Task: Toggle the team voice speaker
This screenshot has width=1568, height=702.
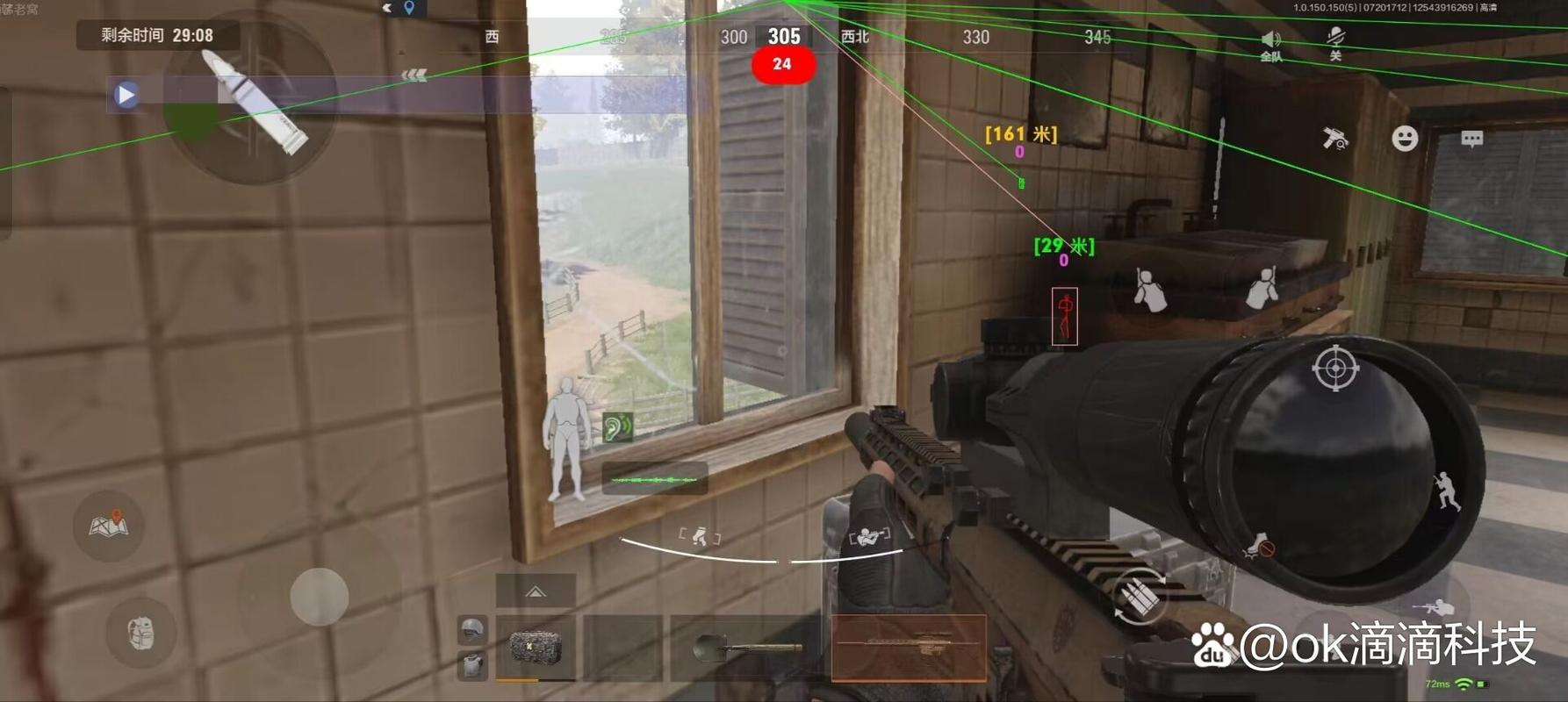Action: 1270,44
